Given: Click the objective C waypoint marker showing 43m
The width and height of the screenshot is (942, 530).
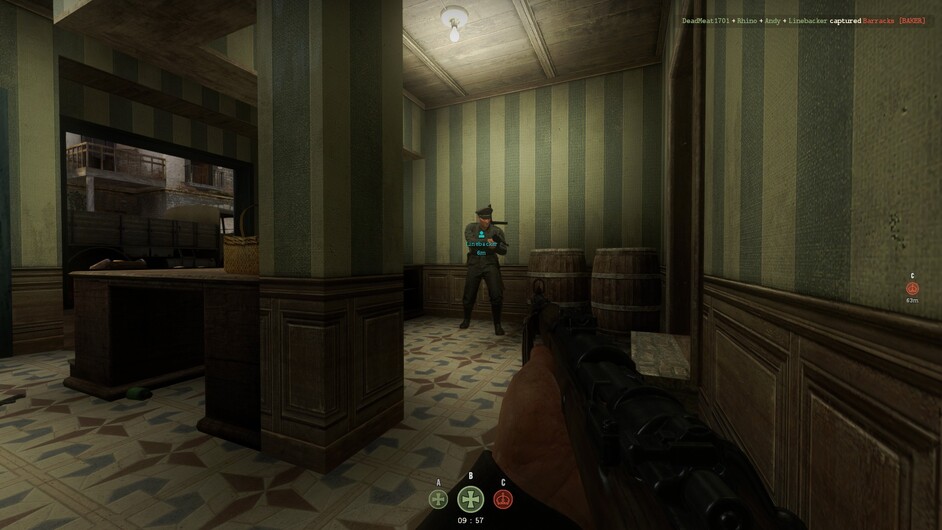Looking at the screenshot, I should point(912,288).
